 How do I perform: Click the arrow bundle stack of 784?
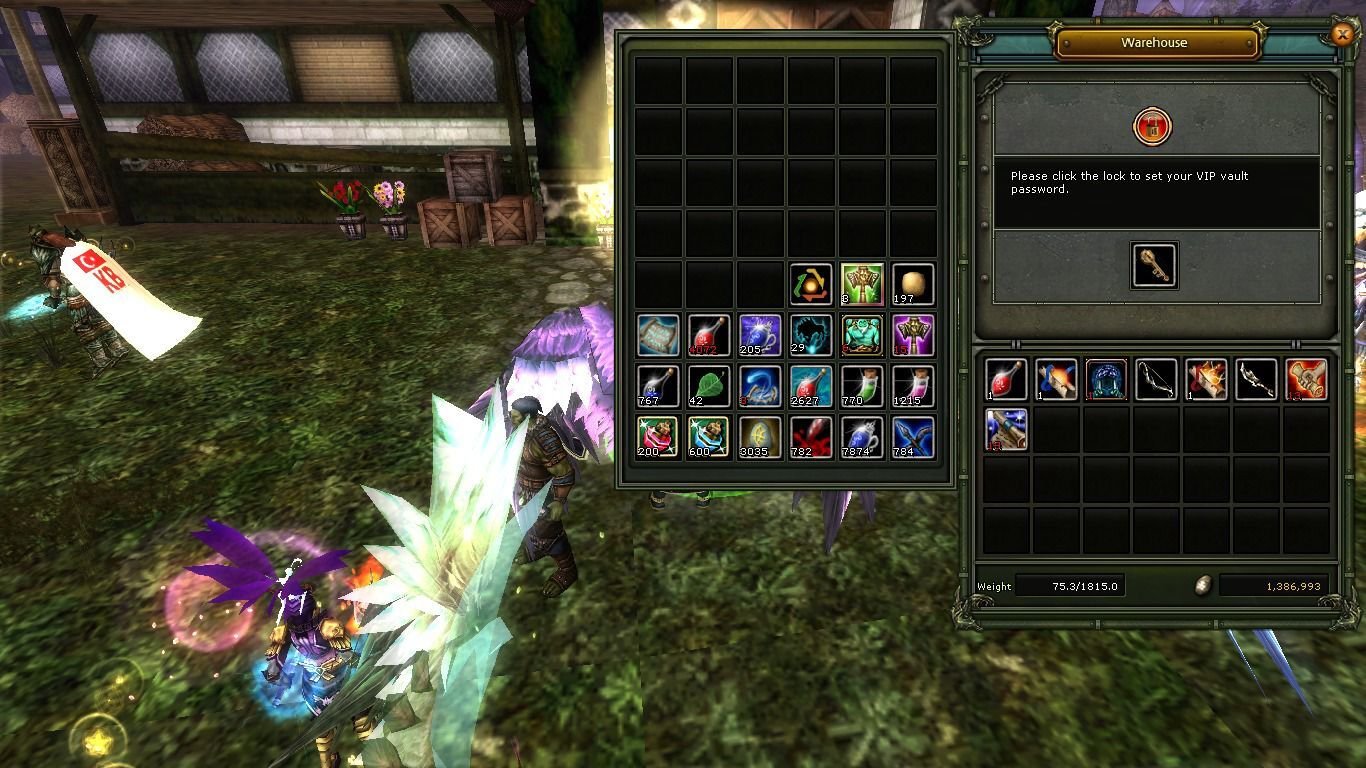pos(915,440)
